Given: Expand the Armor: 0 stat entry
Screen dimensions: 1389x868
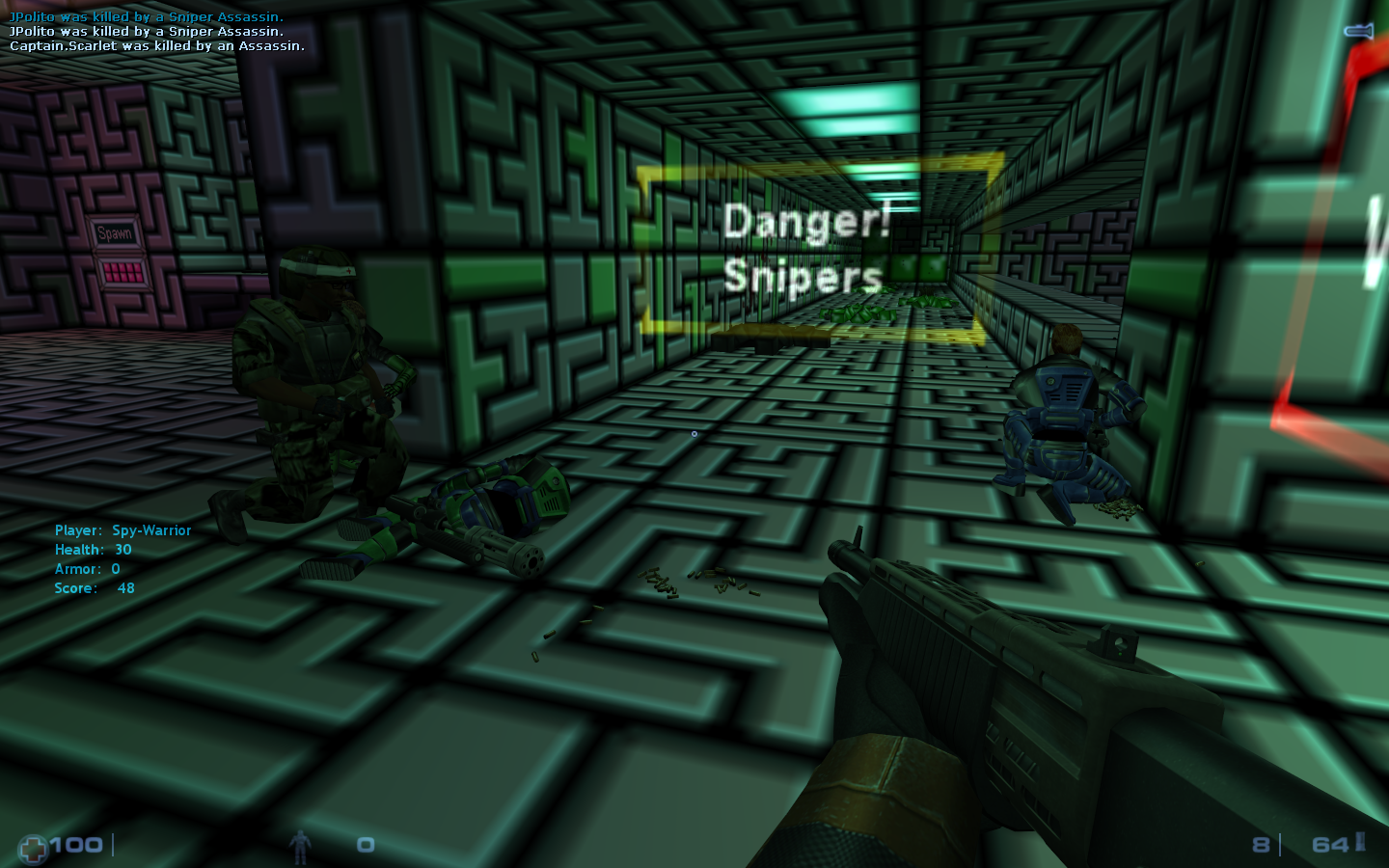Looking at the screenshot, I should (88, 569).
